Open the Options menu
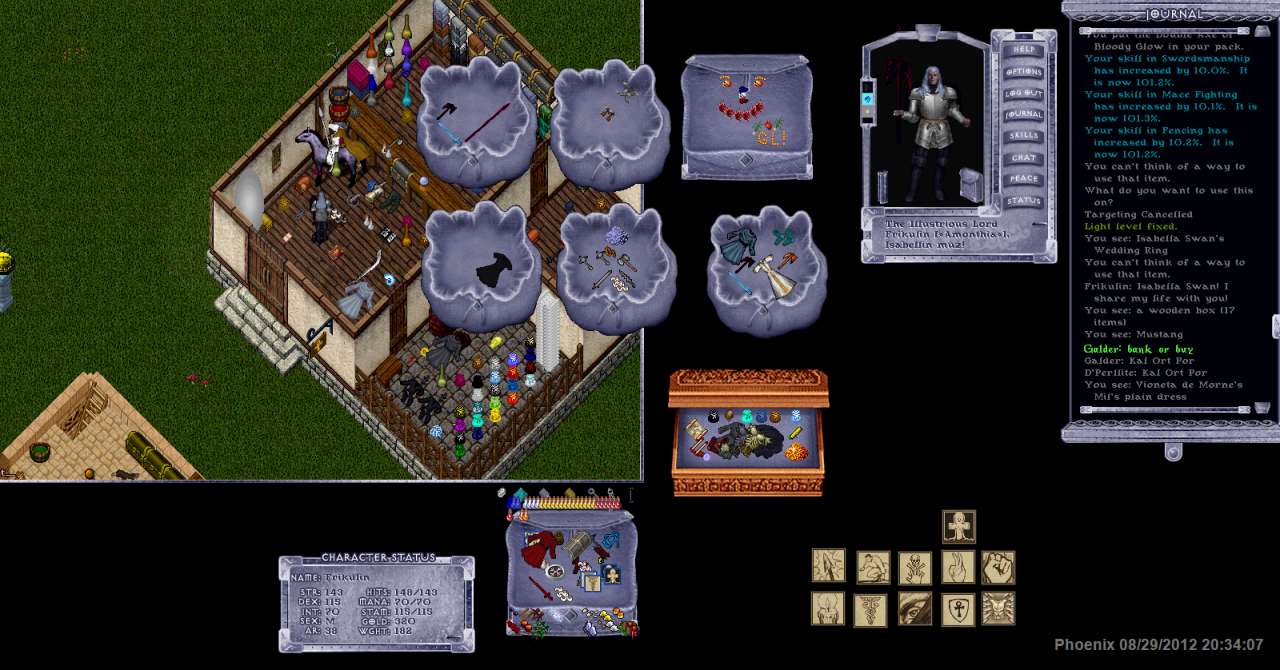The image size is (1280, 670). (x=1023, y=72)
